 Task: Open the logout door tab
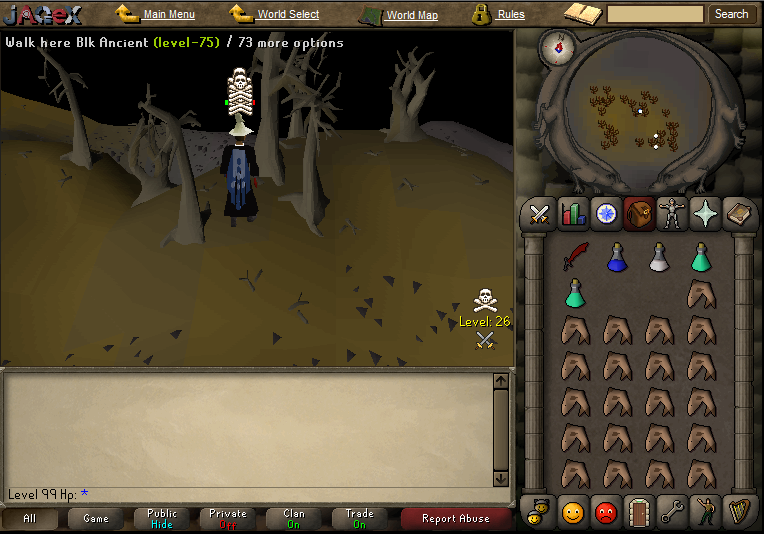[638, 512]
